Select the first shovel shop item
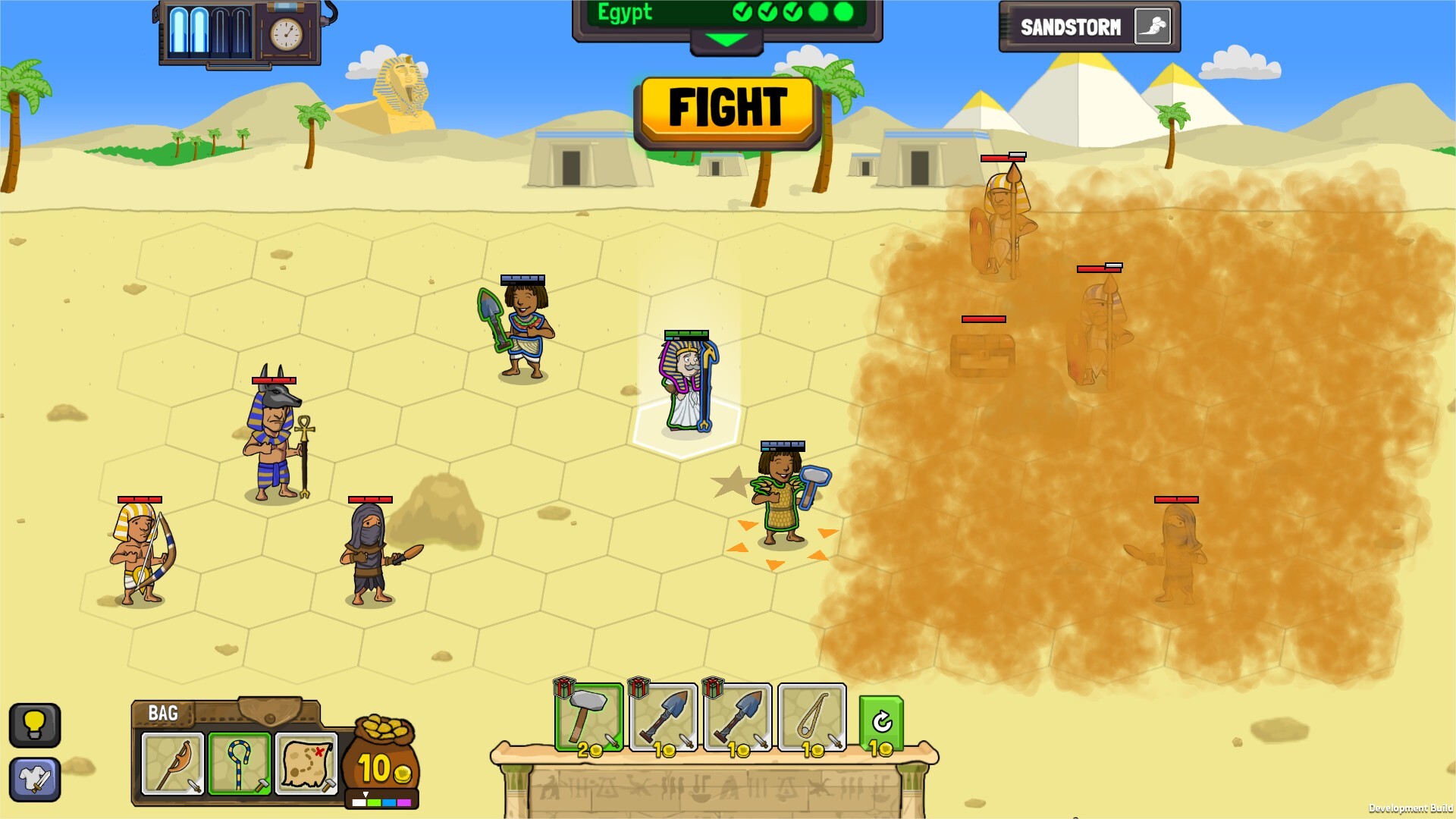Screen dimensions: 1456x819 pyautogui.click(x=664, y=720)
